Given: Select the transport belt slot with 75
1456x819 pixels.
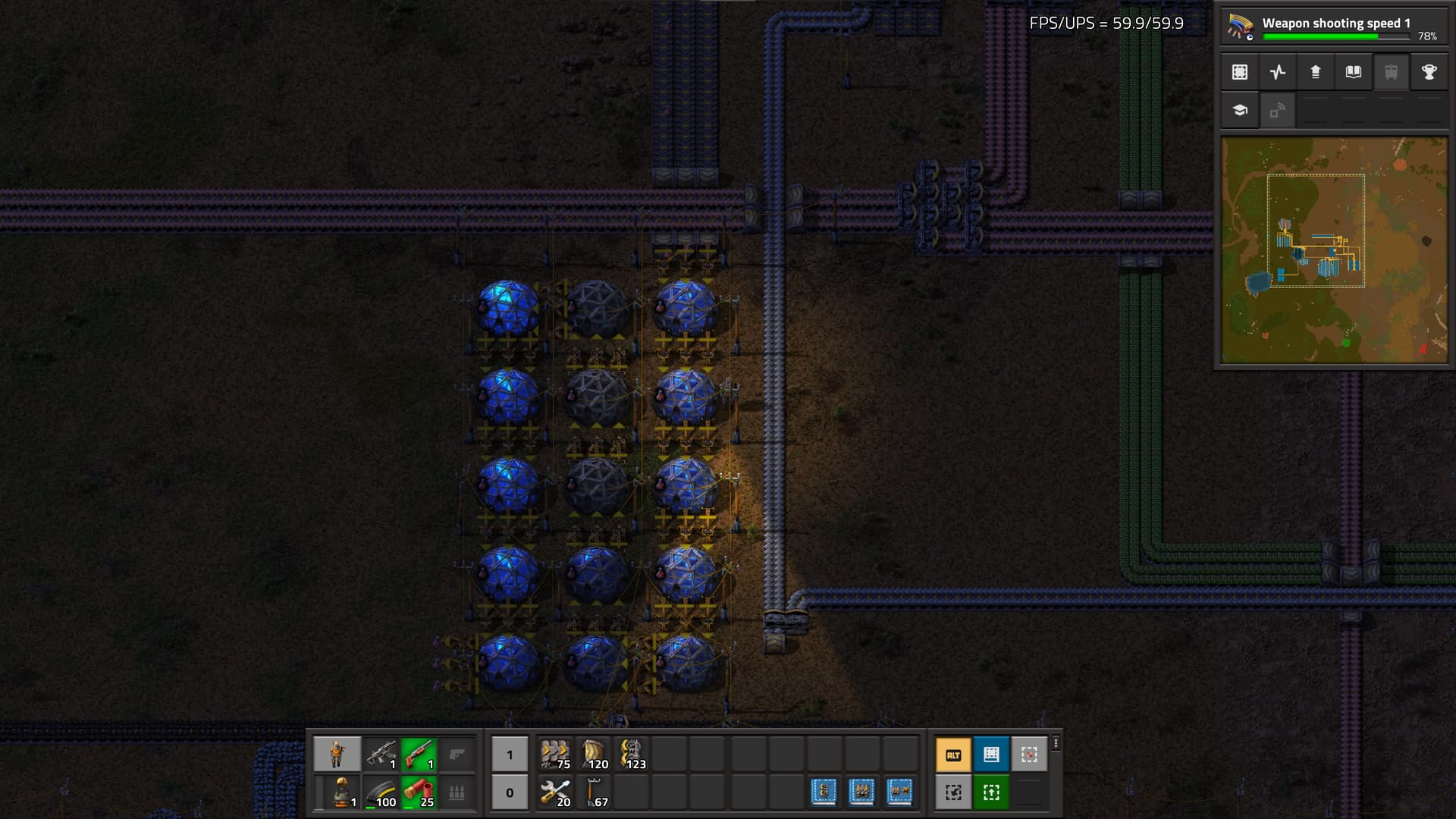Looking at the screenshot, I should [555, 755].
